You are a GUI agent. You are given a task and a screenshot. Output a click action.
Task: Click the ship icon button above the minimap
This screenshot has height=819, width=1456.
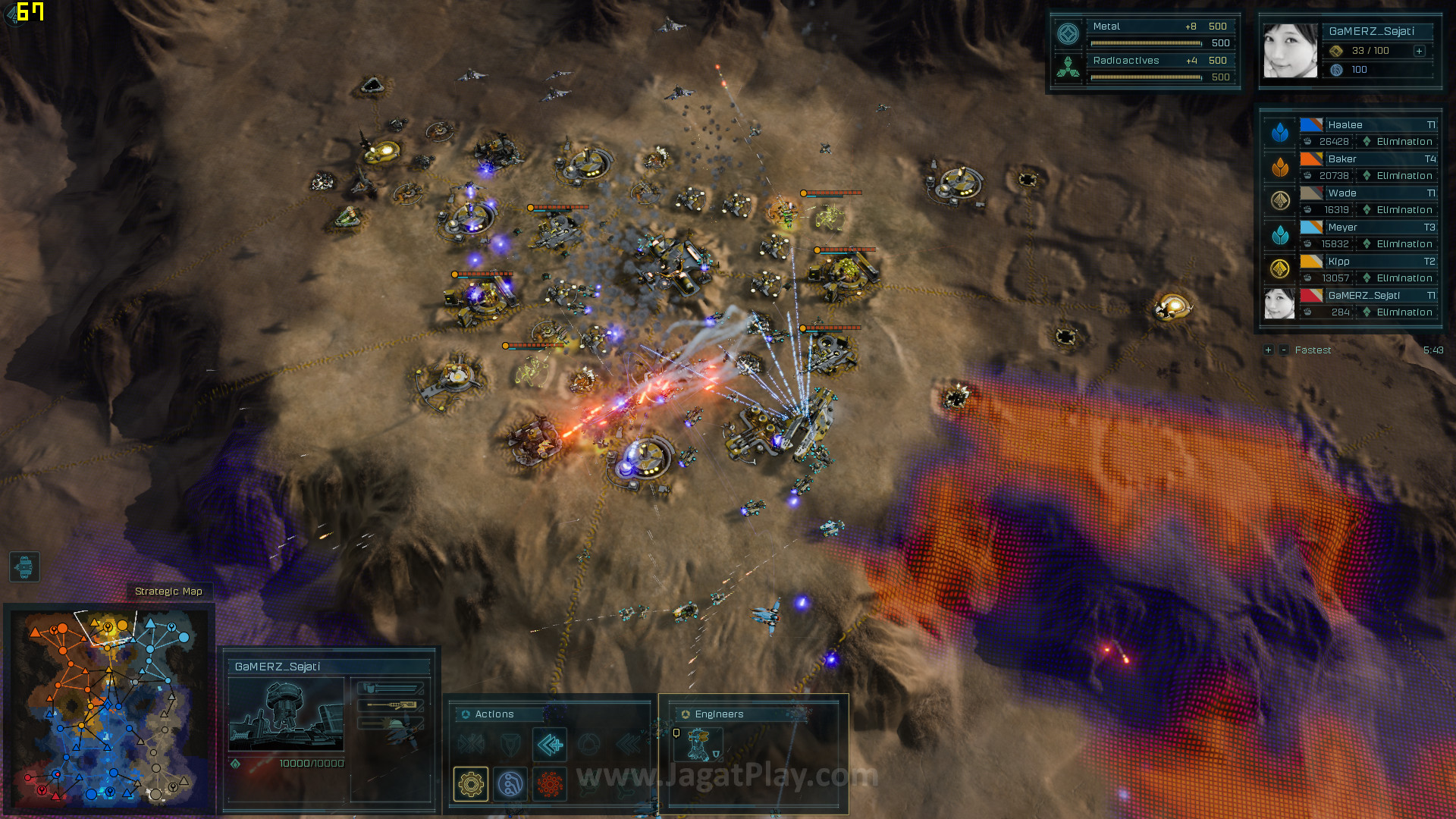coord(24,566)
